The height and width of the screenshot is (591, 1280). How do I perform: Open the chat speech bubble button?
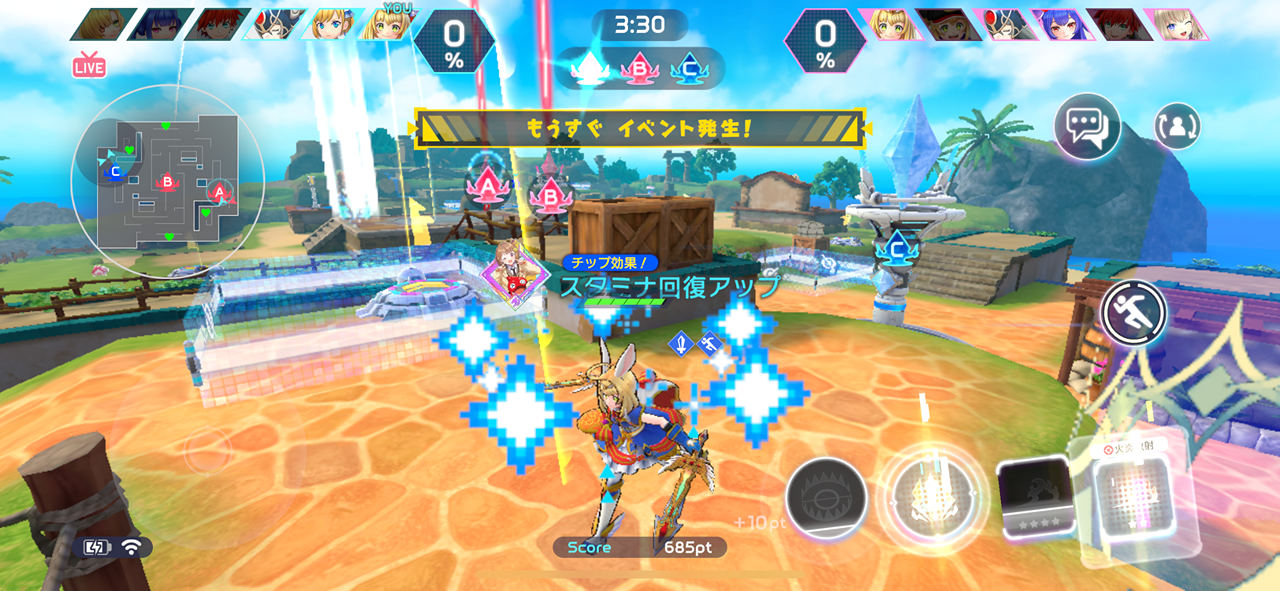(x=1087, y=127)
